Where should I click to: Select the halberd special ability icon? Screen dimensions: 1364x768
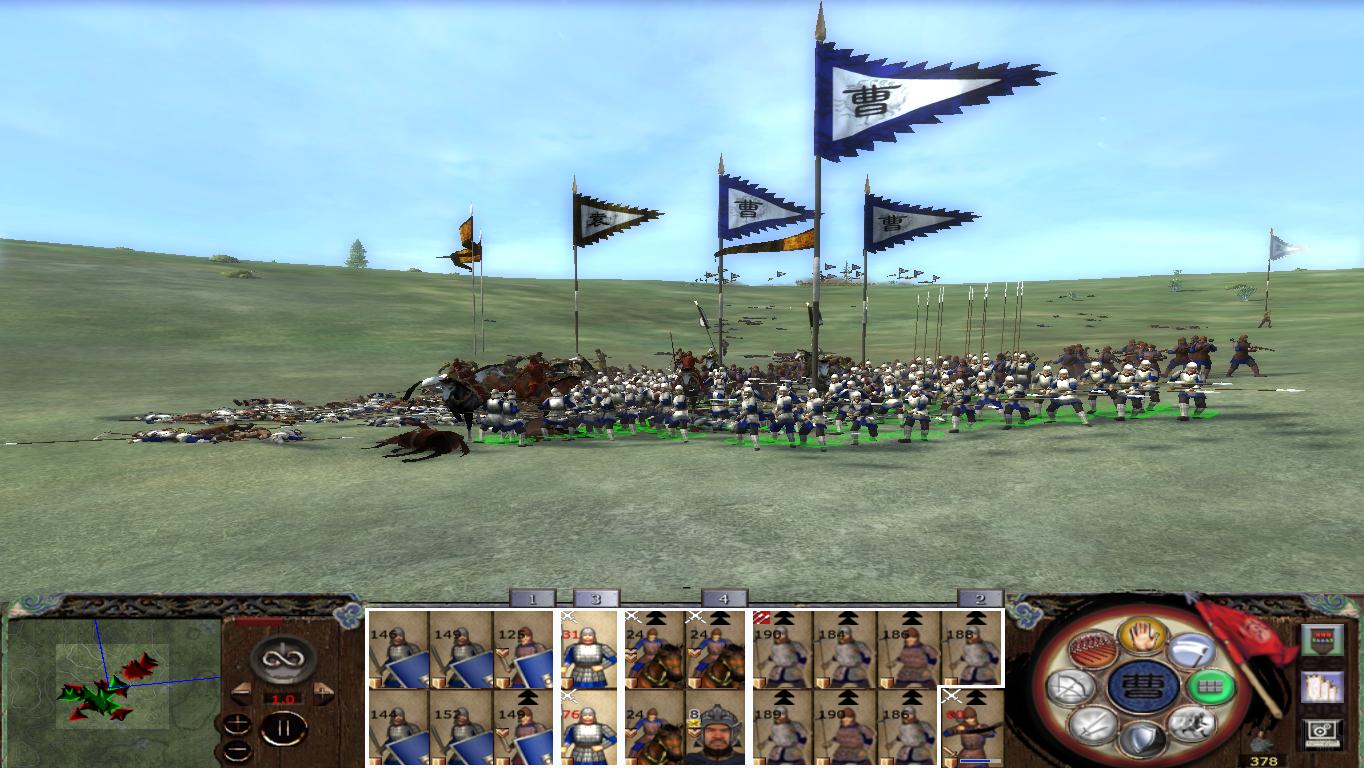[x=1192, y=650]
